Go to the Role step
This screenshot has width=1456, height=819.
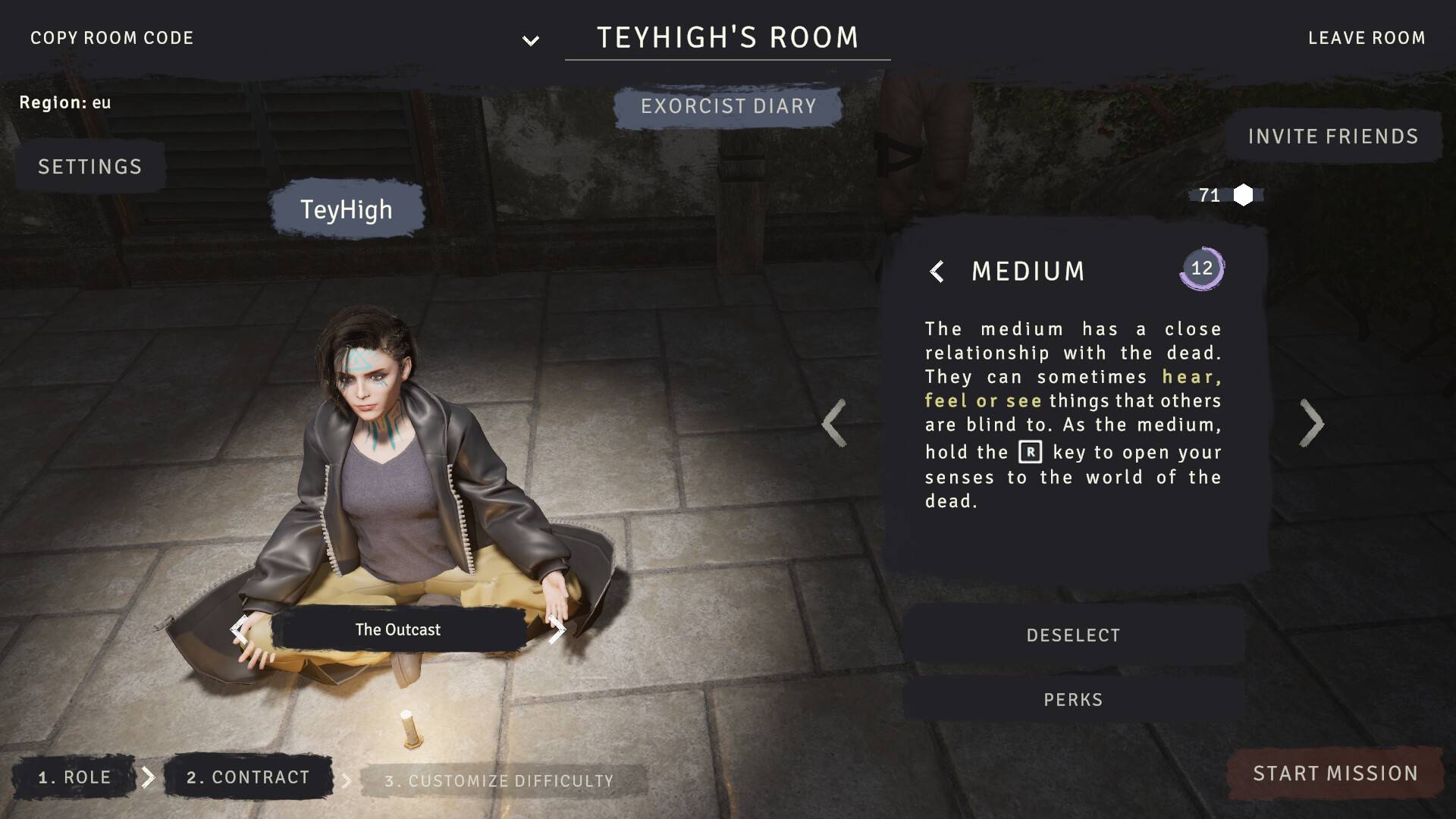(x=74, y=777)
